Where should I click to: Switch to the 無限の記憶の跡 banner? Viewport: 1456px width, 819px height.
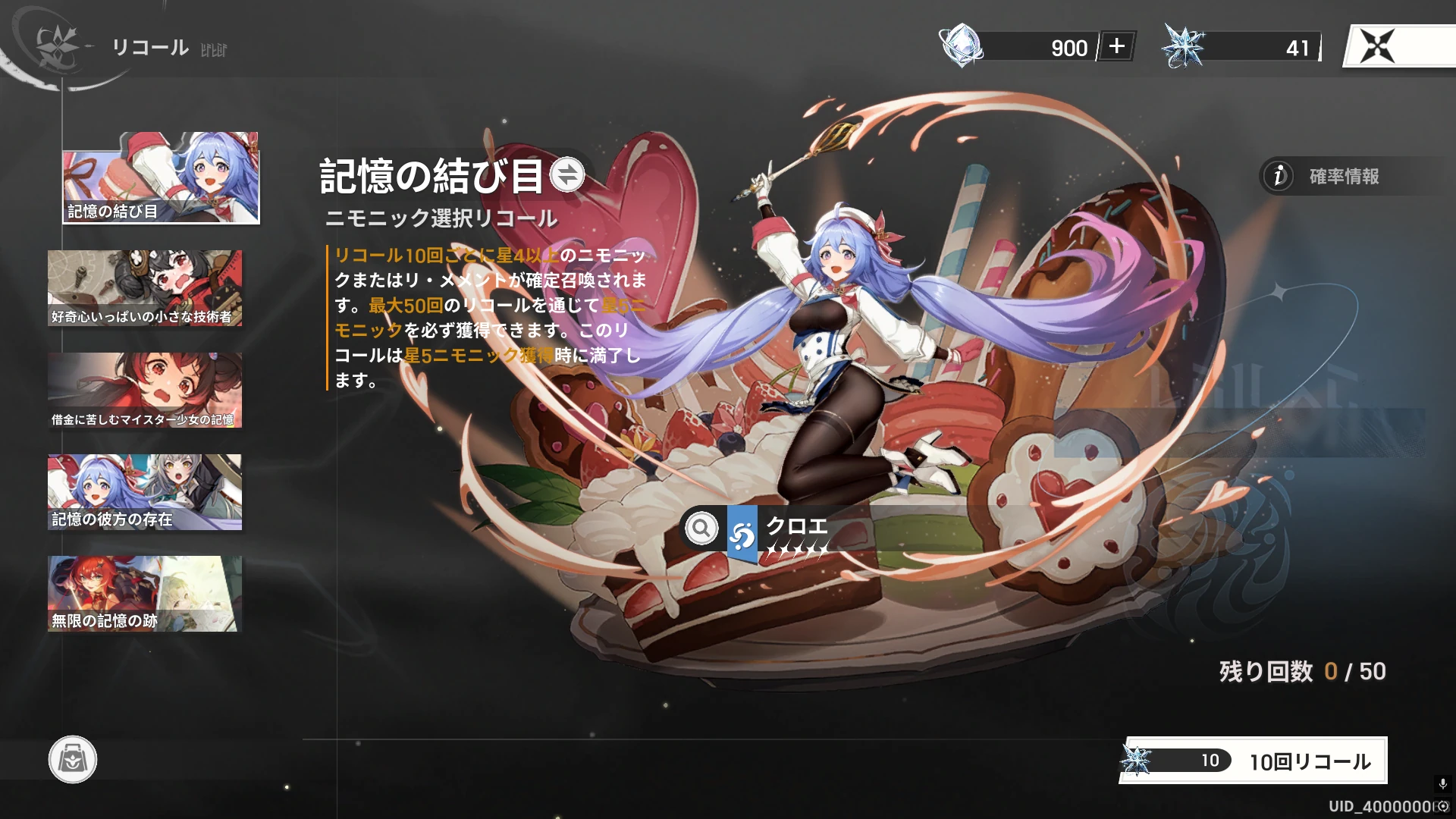(145, 594)
